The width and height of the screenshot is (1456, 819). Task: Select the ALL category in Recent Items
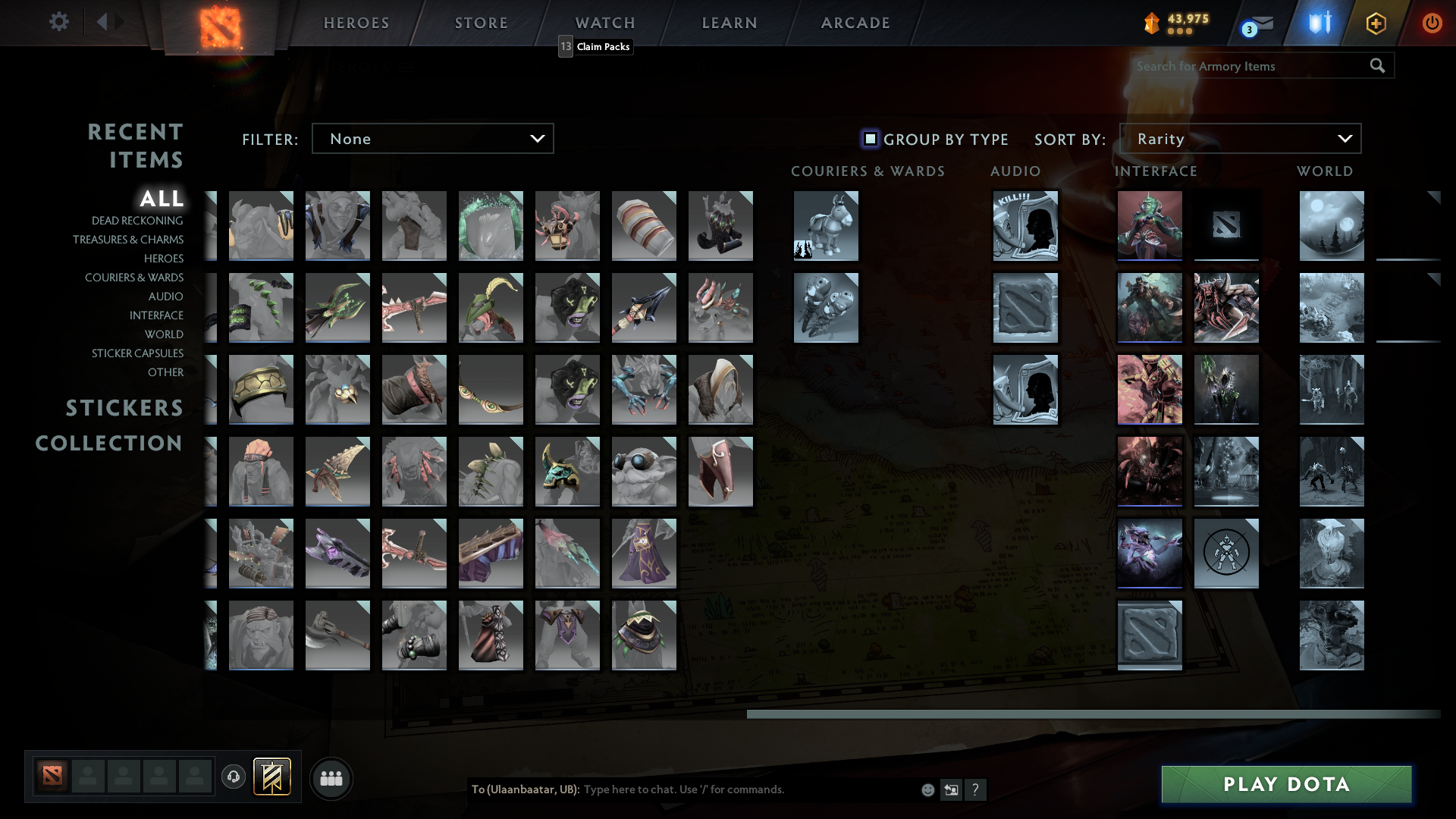(162, 199)
